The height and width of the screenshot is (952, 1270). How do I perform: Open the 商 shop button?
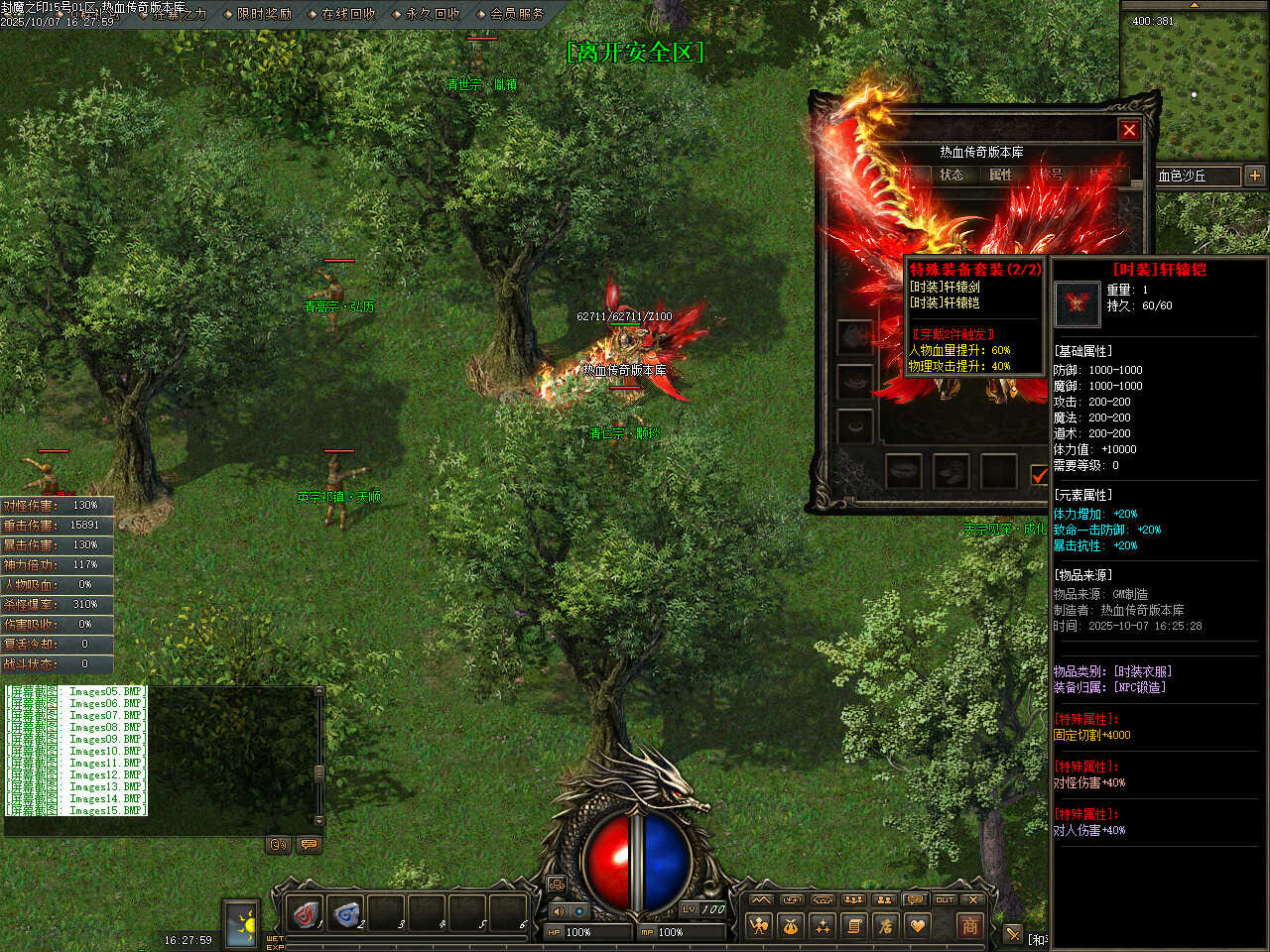969,925
